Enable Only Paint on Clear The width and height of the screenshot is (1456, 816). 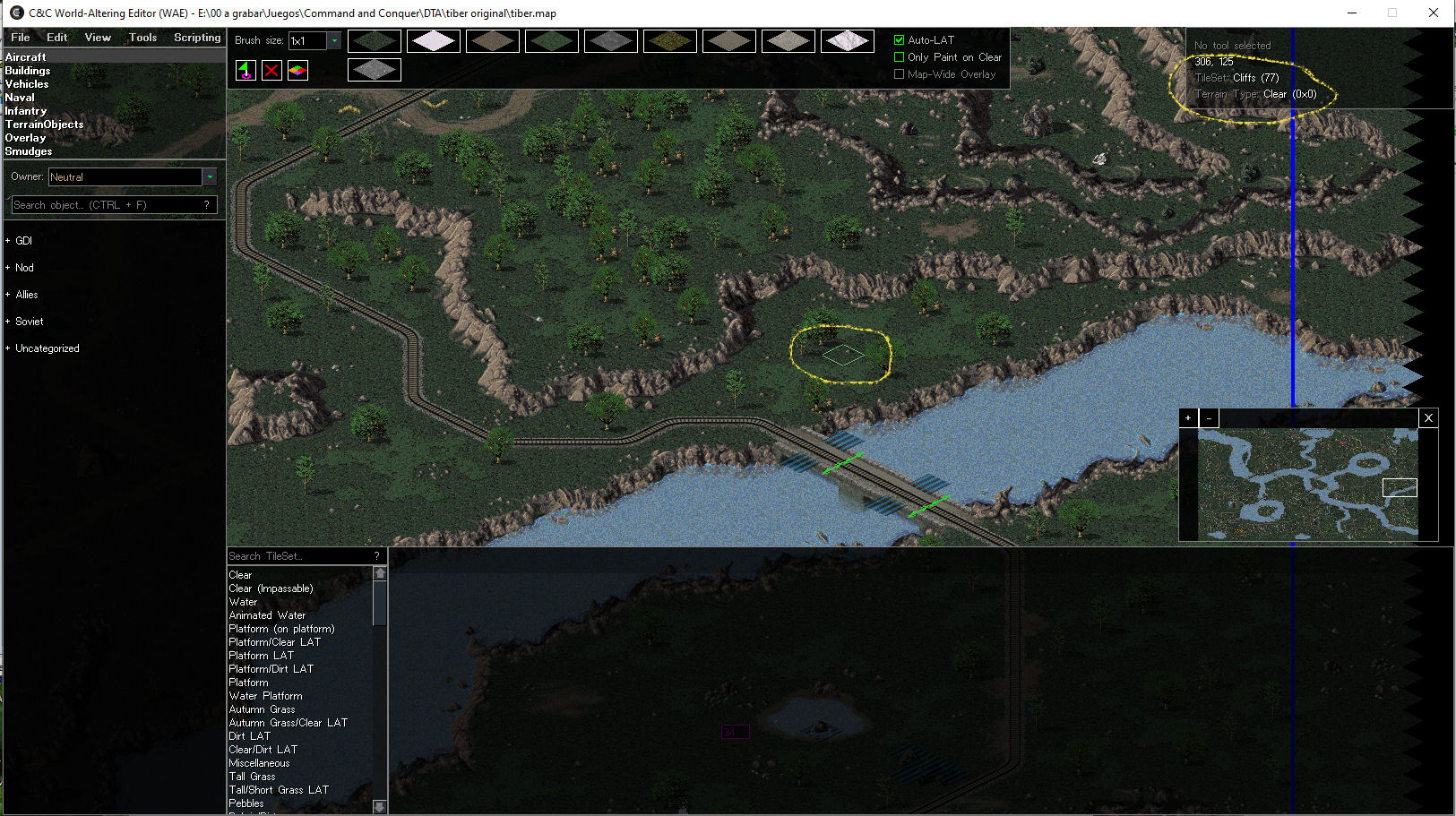[900, 57]
